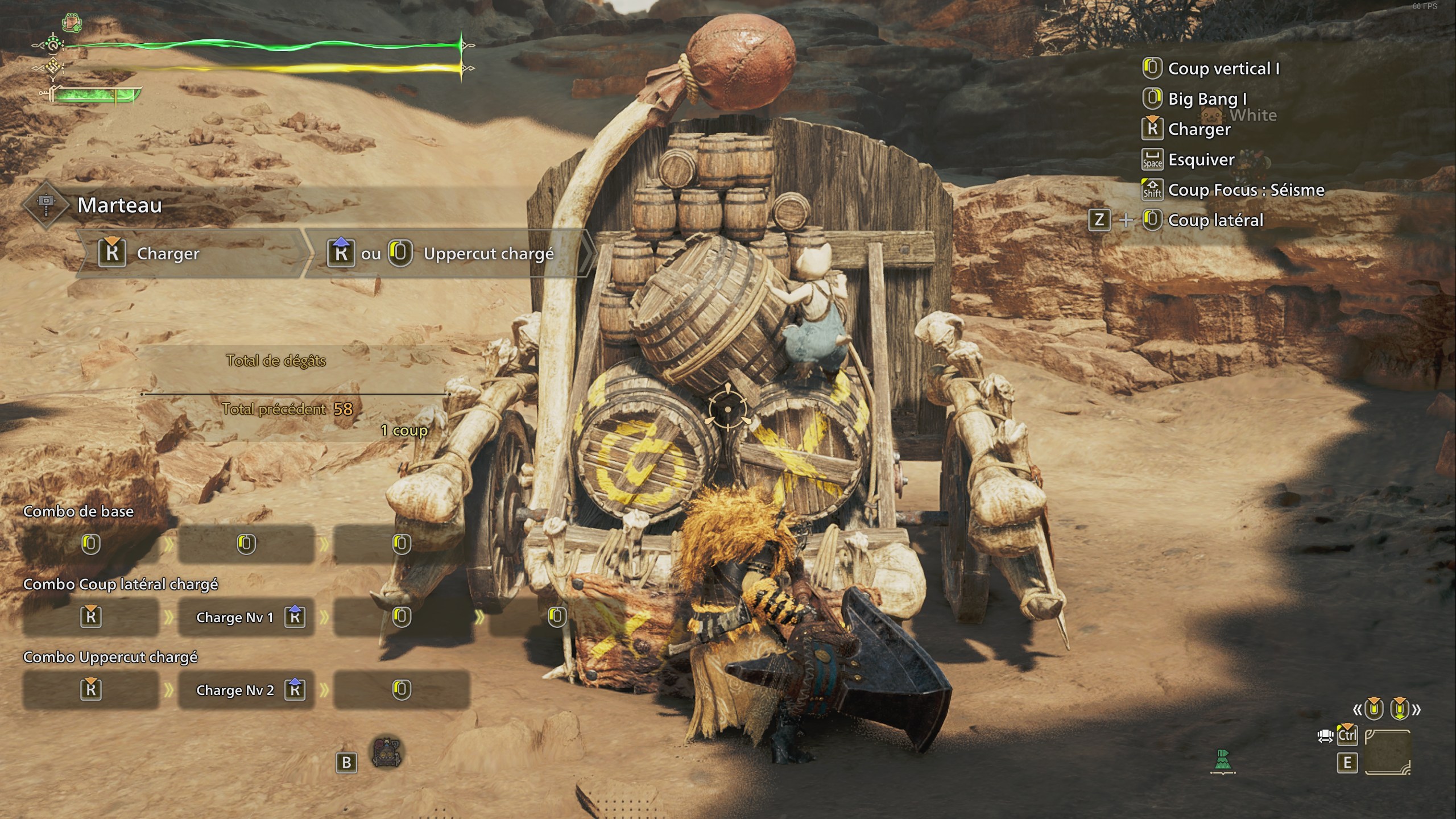This screenshot has height=819, width=1456.
Task: Select the Marteau weapon header icon
Action: (x=47, y=205)
